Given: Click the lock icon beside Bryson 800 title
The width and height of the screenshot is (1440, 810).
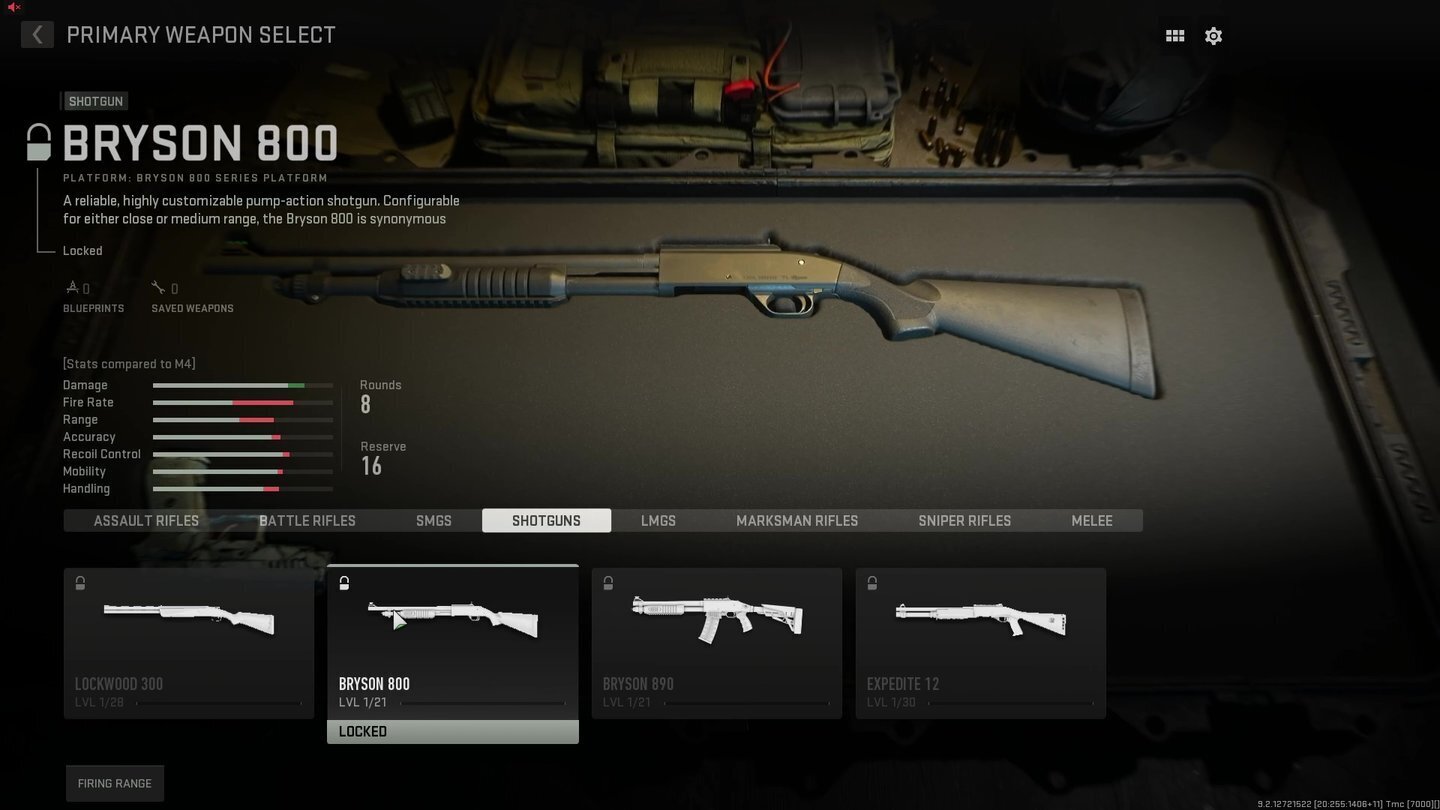Looking at the screenshot, I should pos(38,142).
